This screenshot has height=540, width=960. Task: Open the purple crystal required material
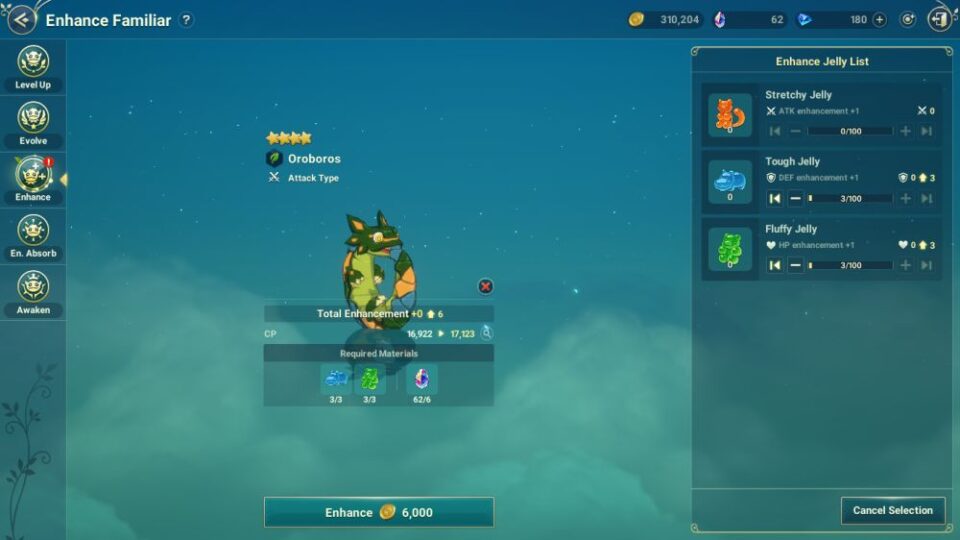click(x=422, y=379)
